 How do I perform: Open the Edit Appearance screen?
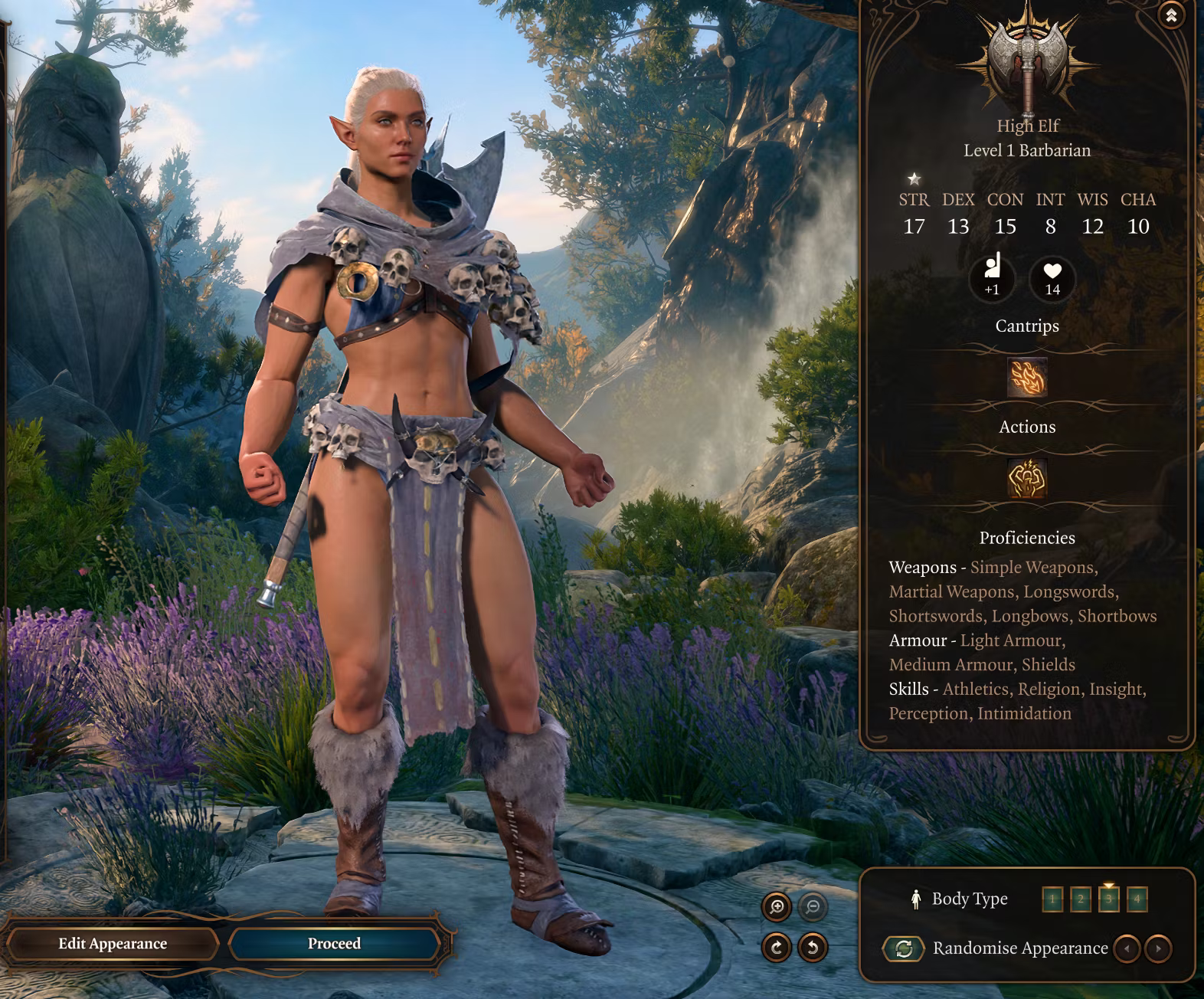coord(113,944)
